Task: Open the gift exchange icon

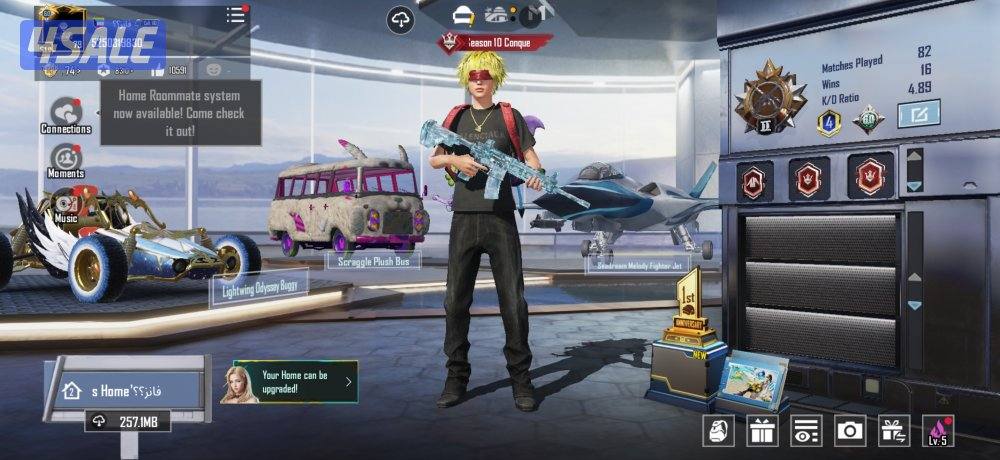Action: point(893,430)
